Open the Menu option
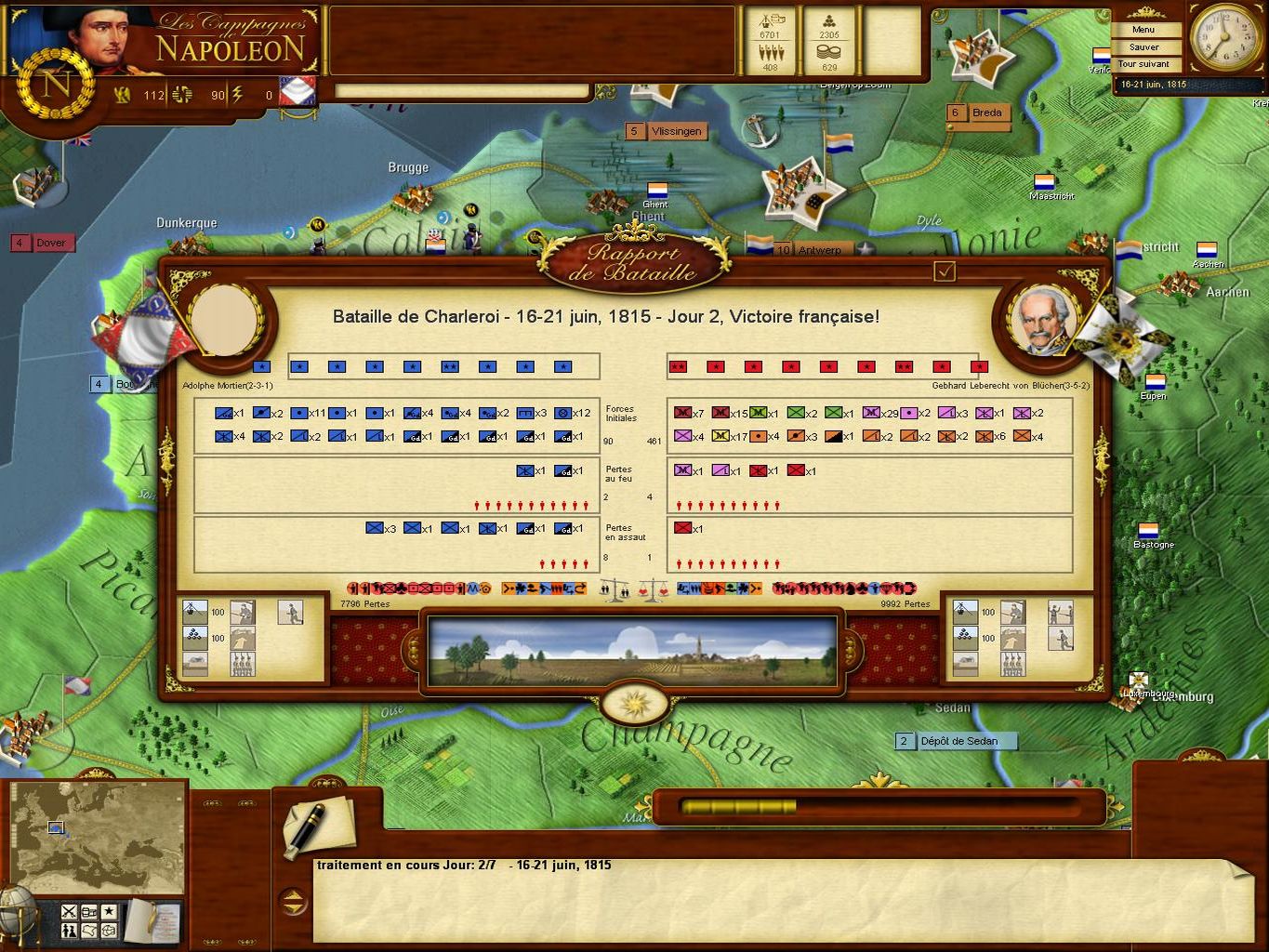 [1144, 29]
